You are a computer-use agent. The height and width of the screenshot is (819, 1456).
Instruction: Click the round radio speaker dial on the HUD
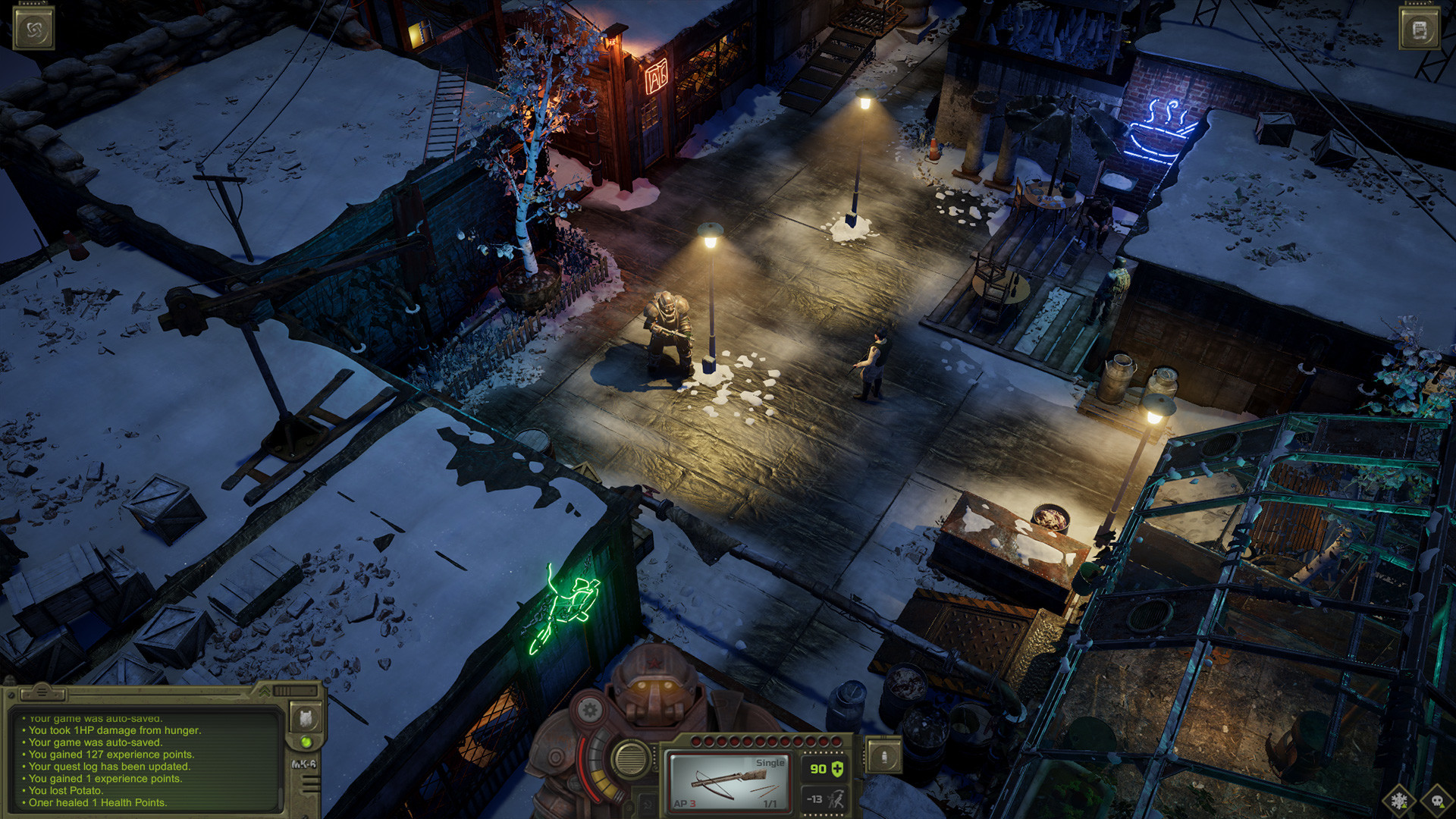click(x=631, y=758)
